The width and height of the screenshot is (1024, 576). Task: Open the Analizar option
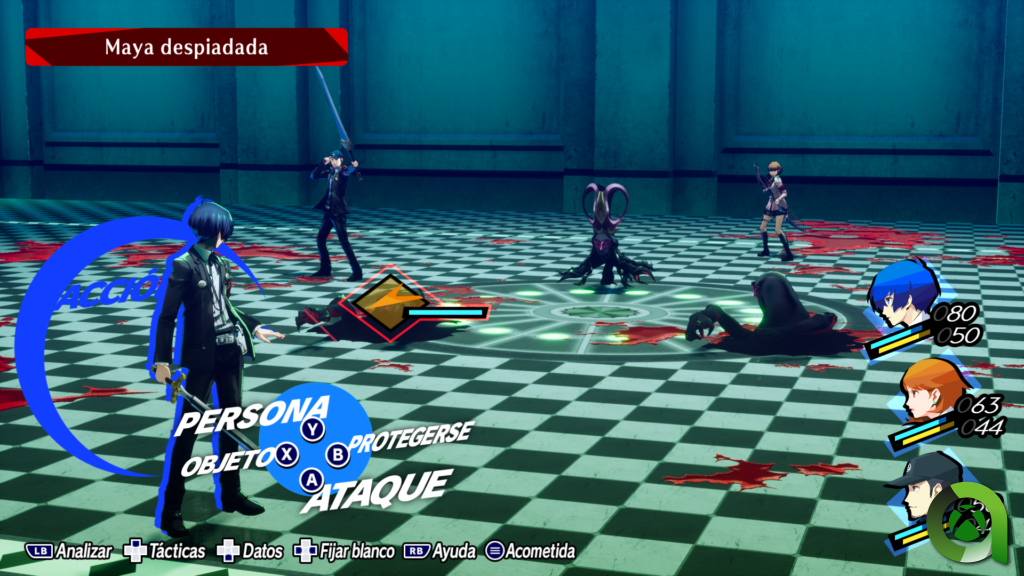tap(72, 551)
